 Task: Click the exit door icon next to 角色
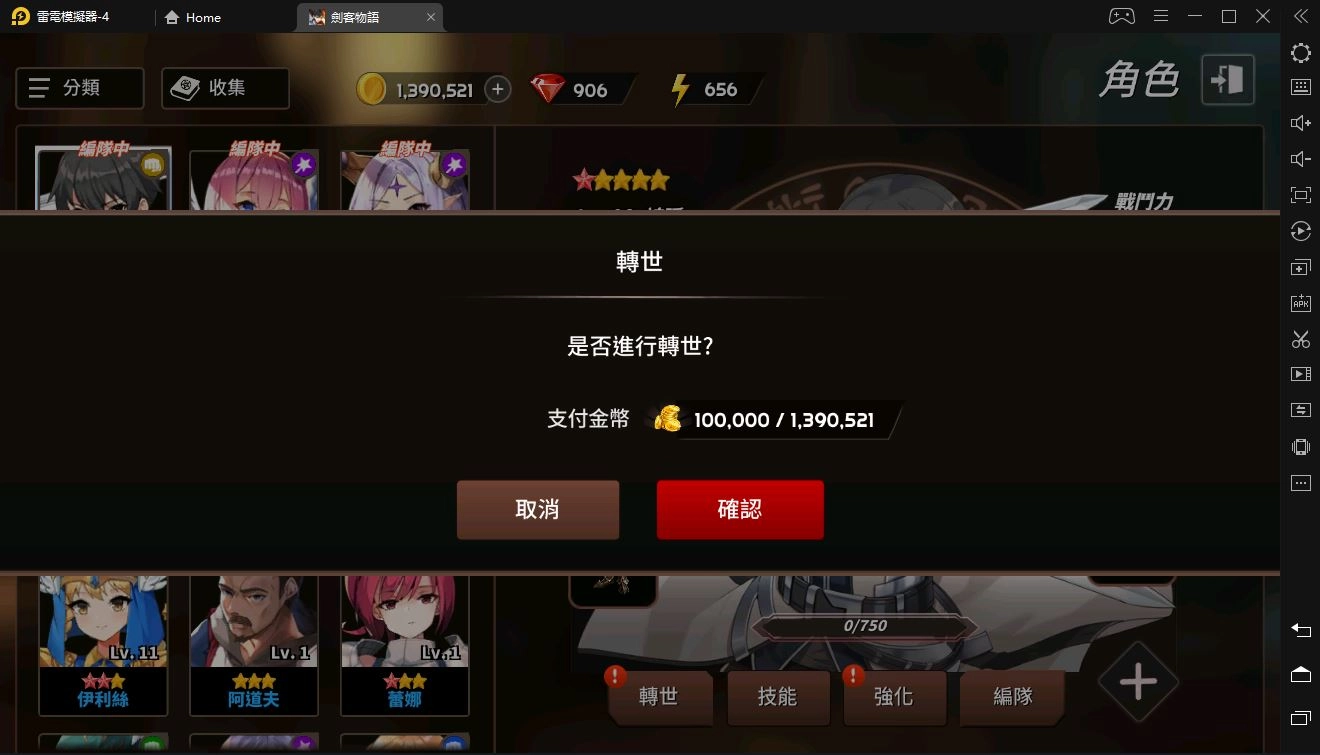click(1227, 81)
